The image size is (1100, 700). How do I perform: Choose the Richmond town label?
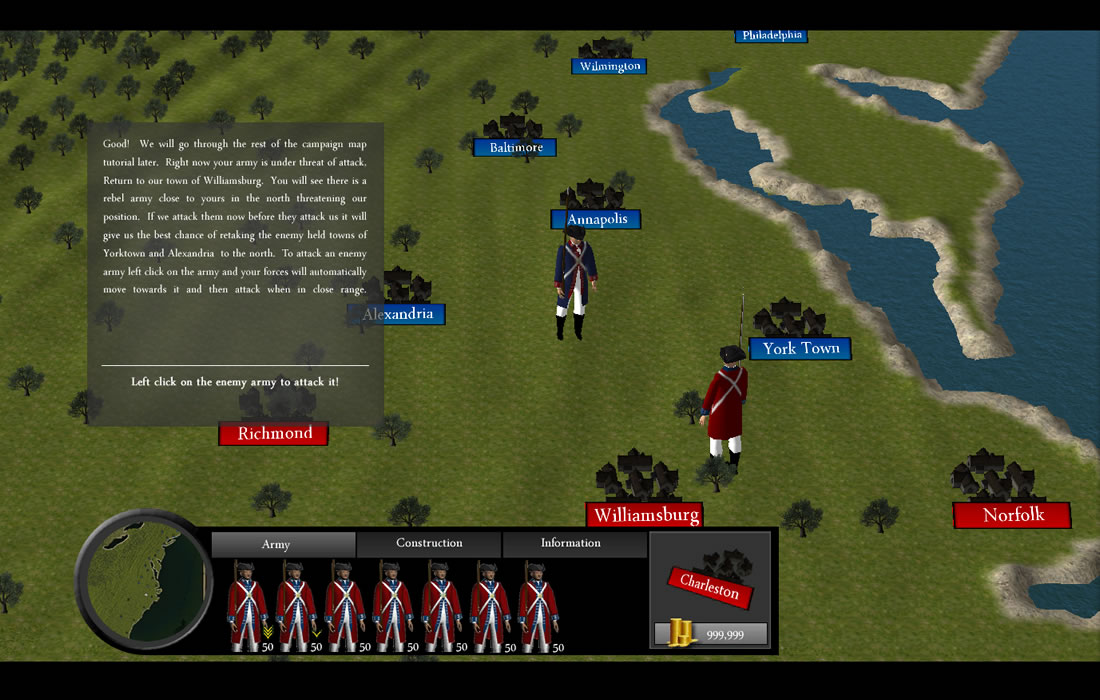pos(274,433)
